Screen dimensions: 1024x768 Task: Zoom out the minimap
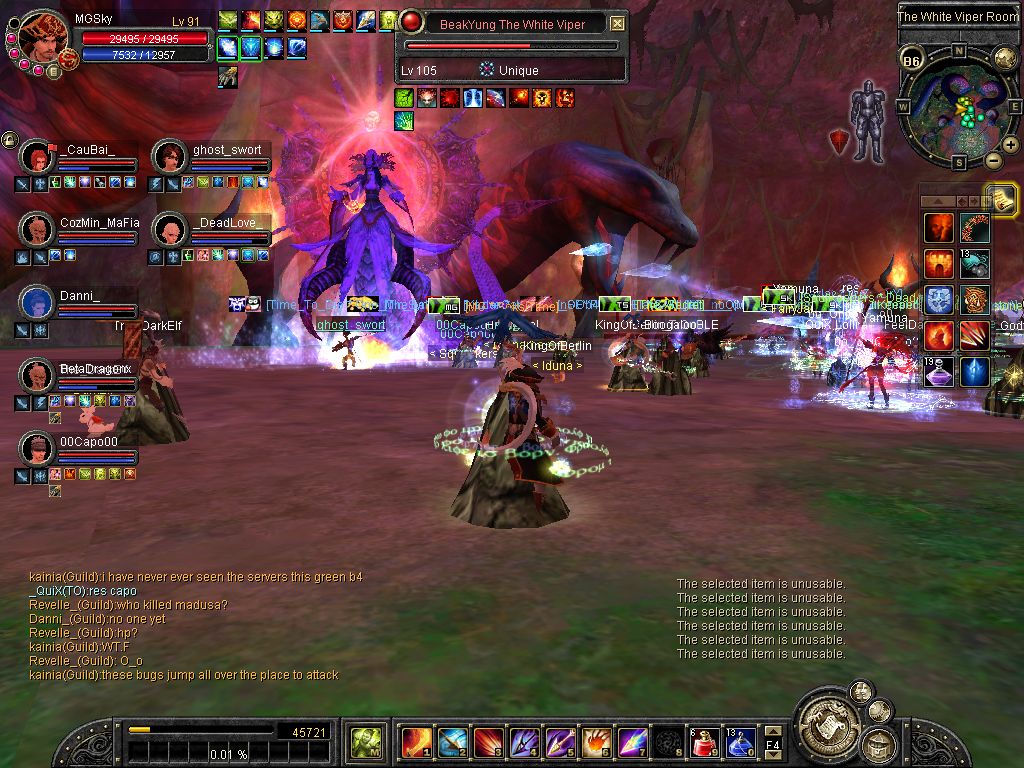tap(993, 160)
